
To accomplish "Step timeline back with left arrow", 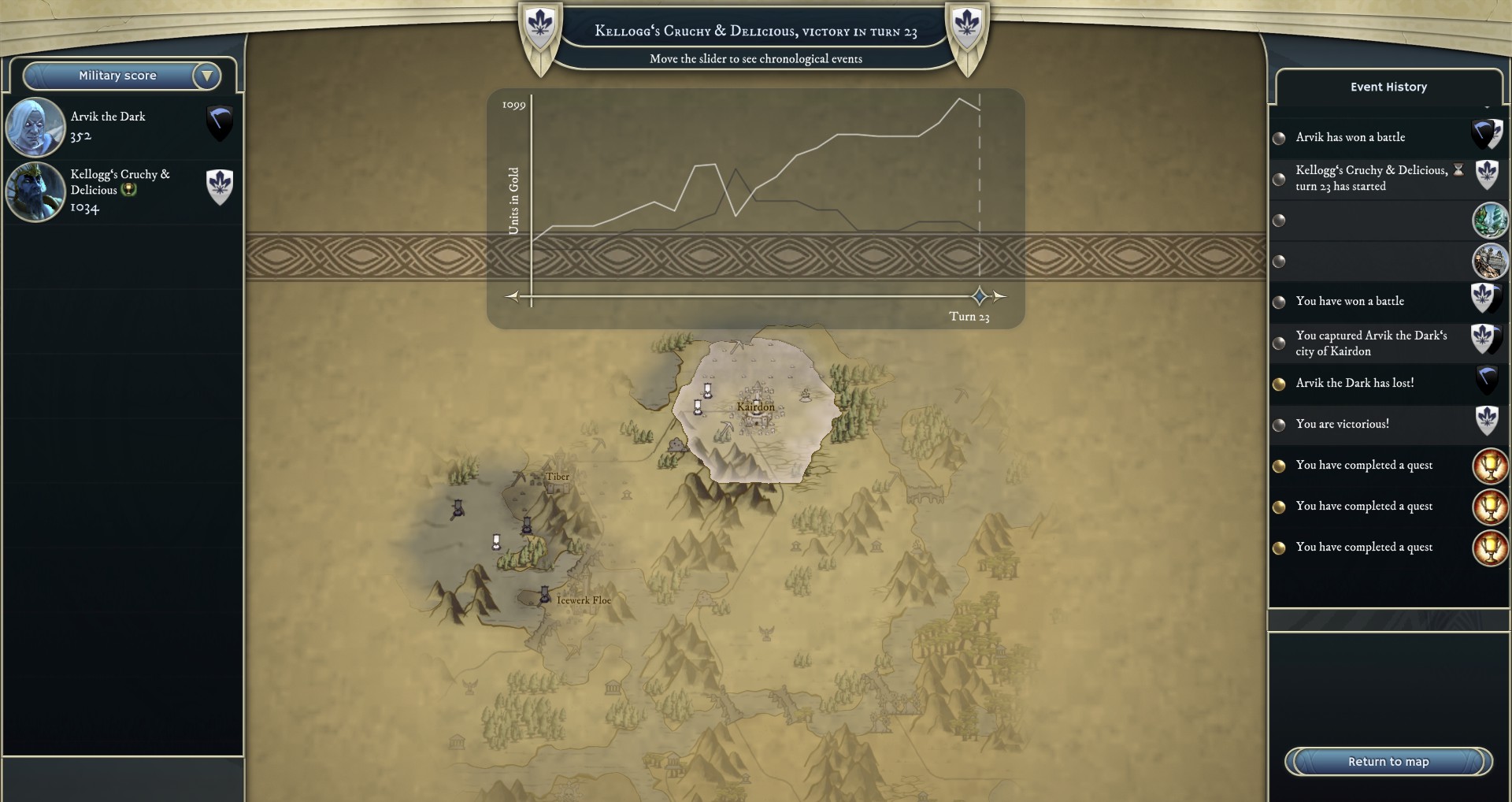I will coord(513,296).
